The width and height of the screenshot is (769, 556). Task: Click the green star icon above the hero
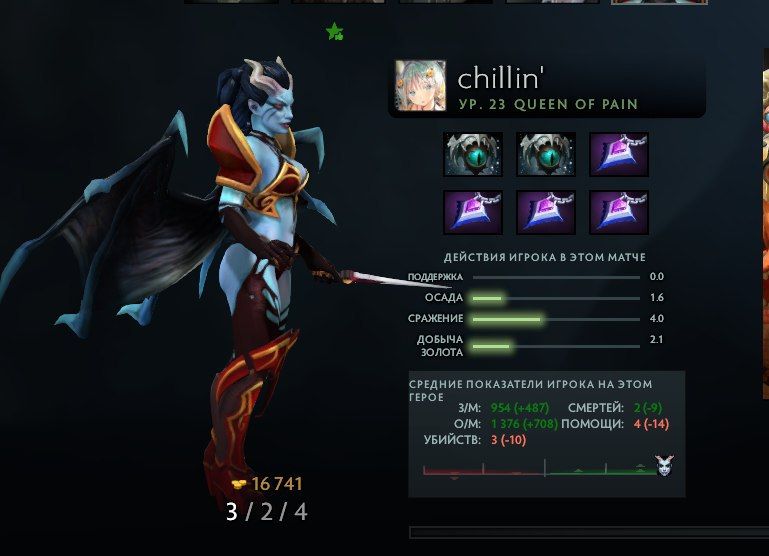coord(334,32)
